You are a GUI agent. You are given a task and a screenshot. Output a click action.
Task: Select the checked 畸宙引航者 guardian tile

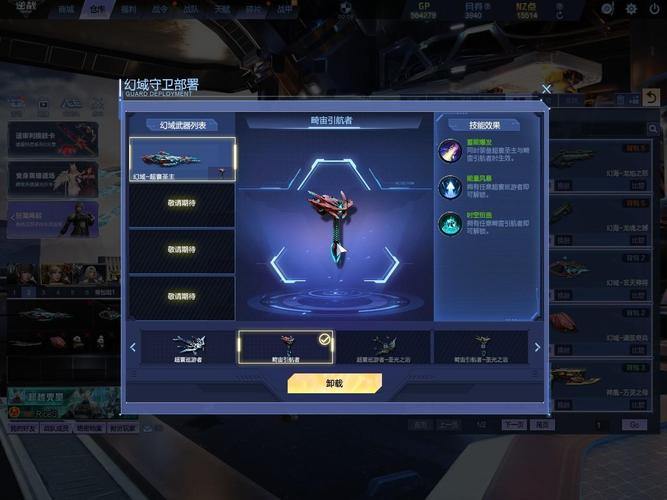coord(285,346)
